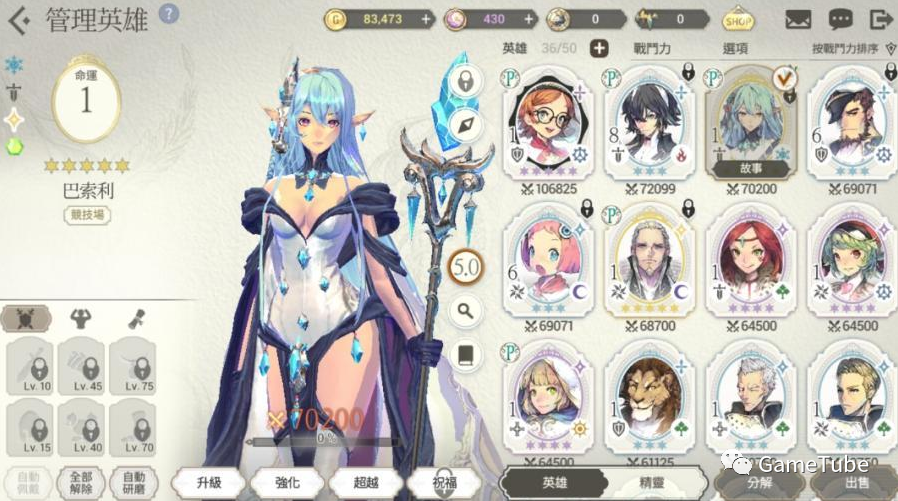Viewport: 898px width, 501px height.
Task: Switch to the 精靈 tab
Action: click(655, 482)
